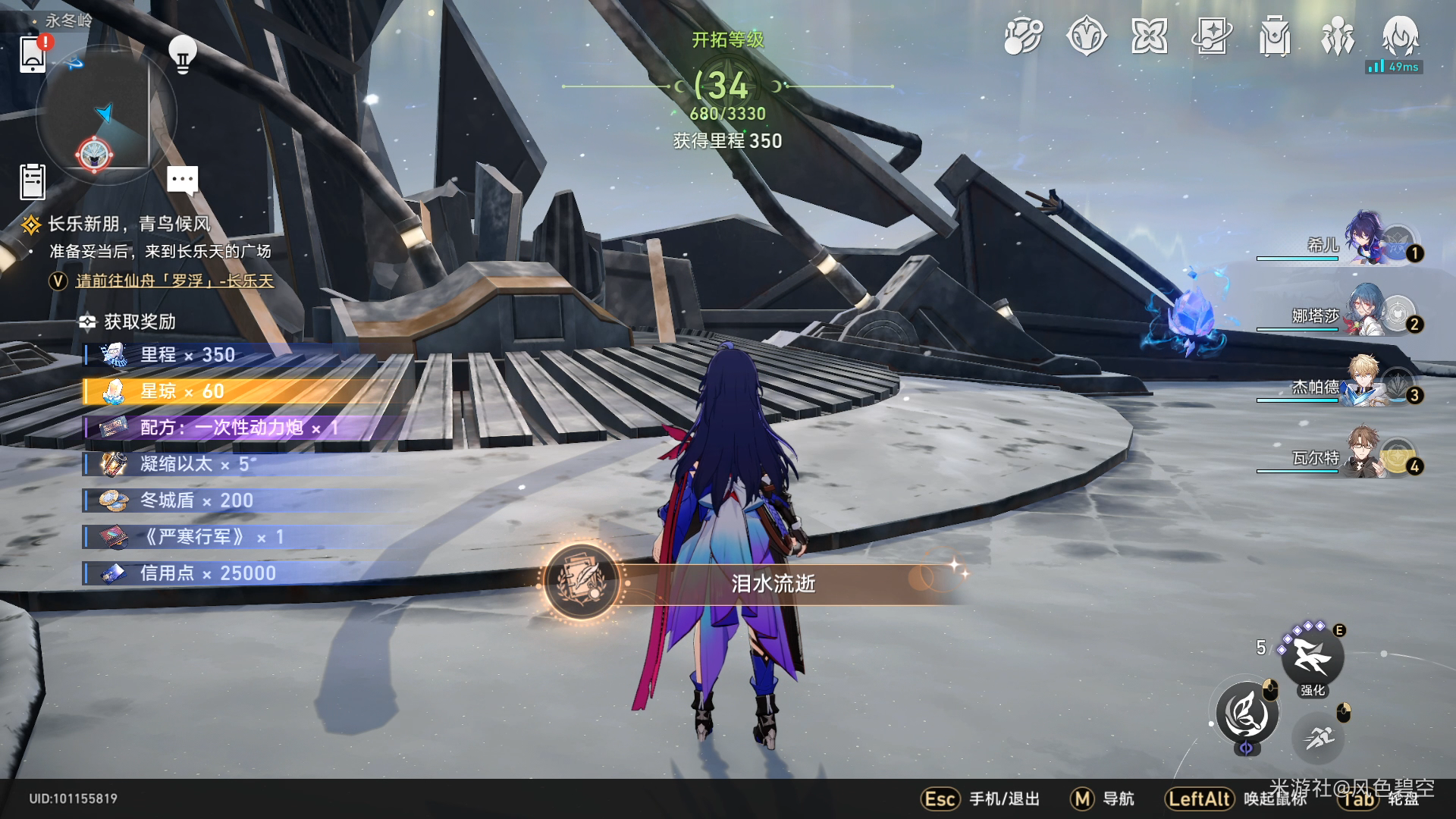This screenshot has height=819, width=1456.
Task: Open the four-petal star icon in the top bar
Action: tap(1149, 36)
